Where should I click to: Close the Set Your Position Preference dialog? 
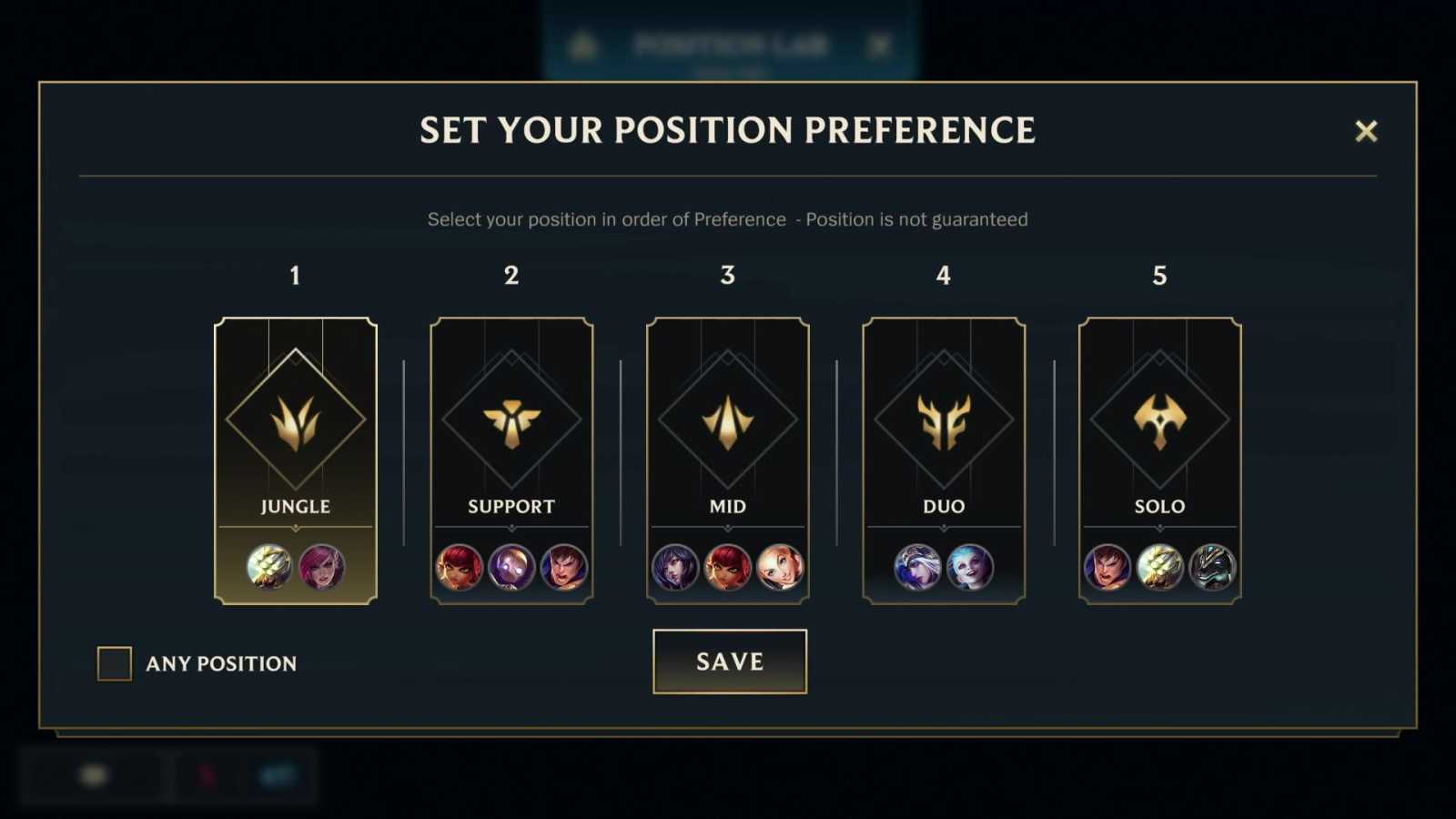1367,131
